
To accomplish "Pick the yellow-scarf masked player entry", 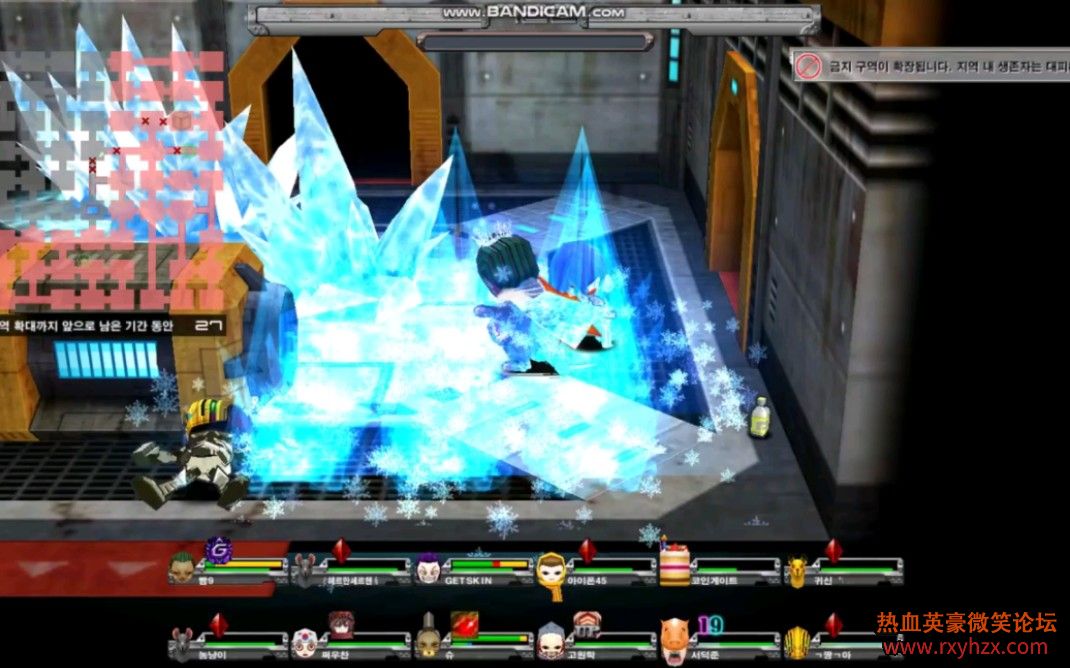I will coord(551,572).
